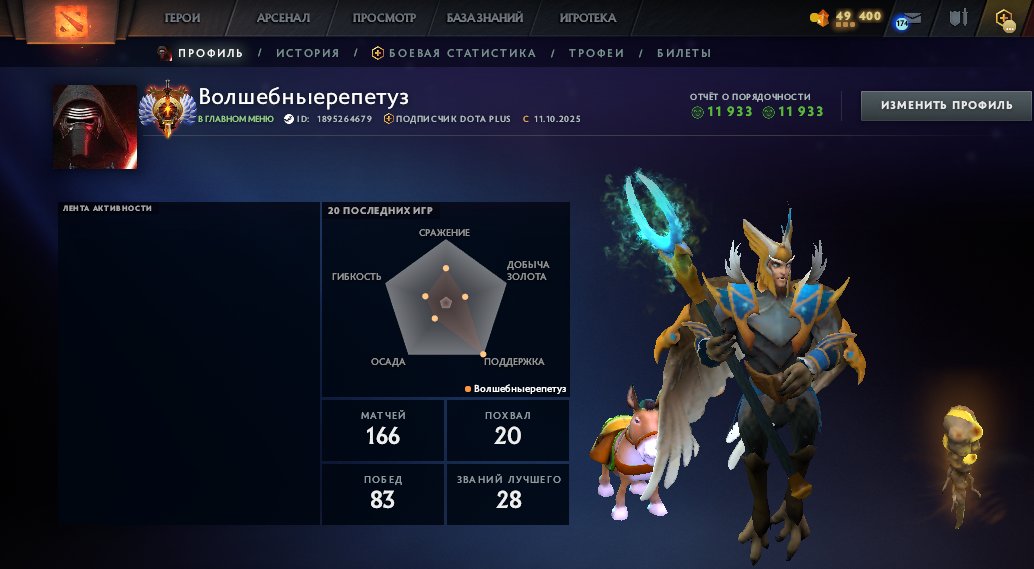Select the Профиль tab

click(x=209, y=53)
